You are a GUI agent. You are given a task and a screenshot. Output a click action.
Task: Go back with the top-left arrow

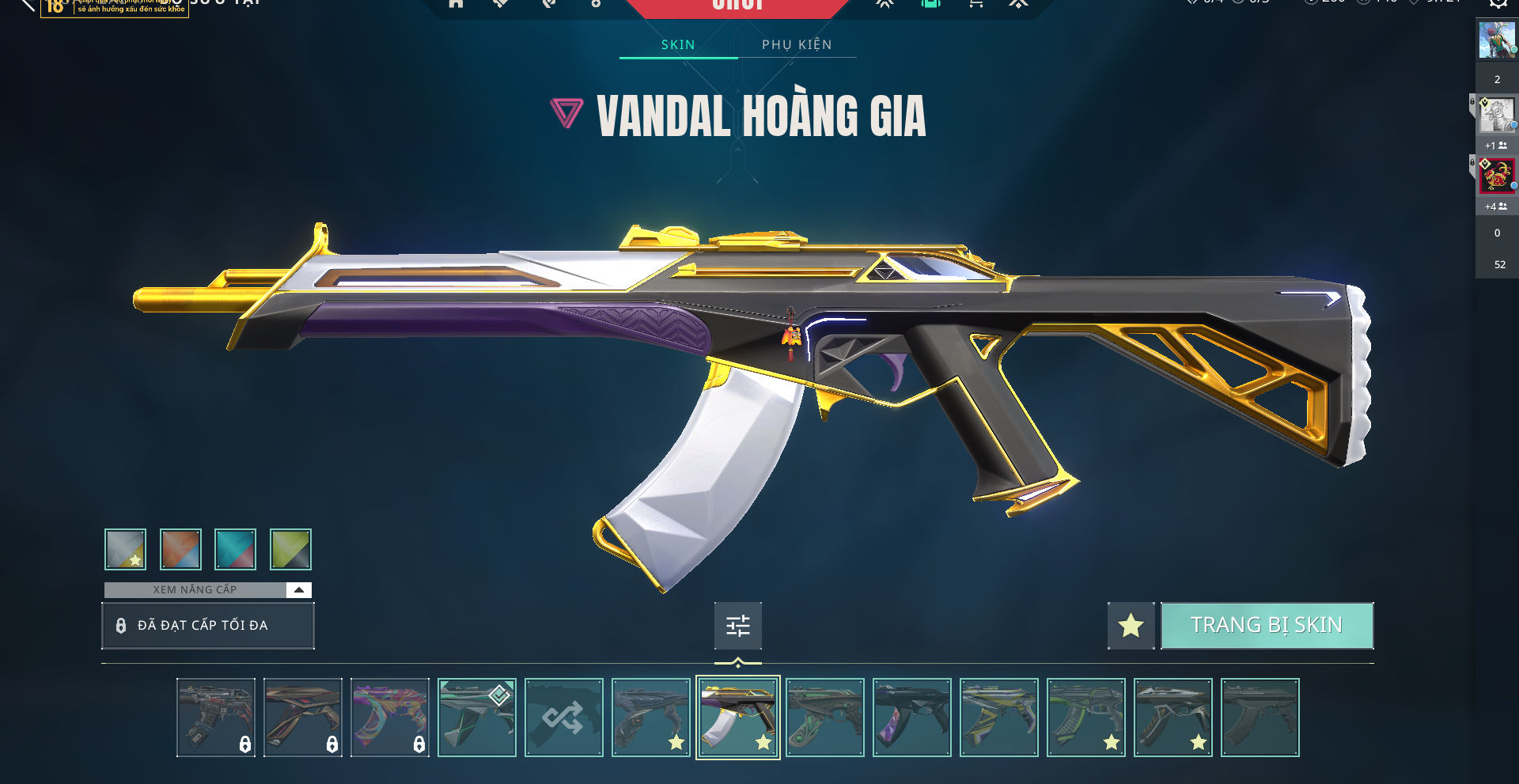click(x=28, y=5)
